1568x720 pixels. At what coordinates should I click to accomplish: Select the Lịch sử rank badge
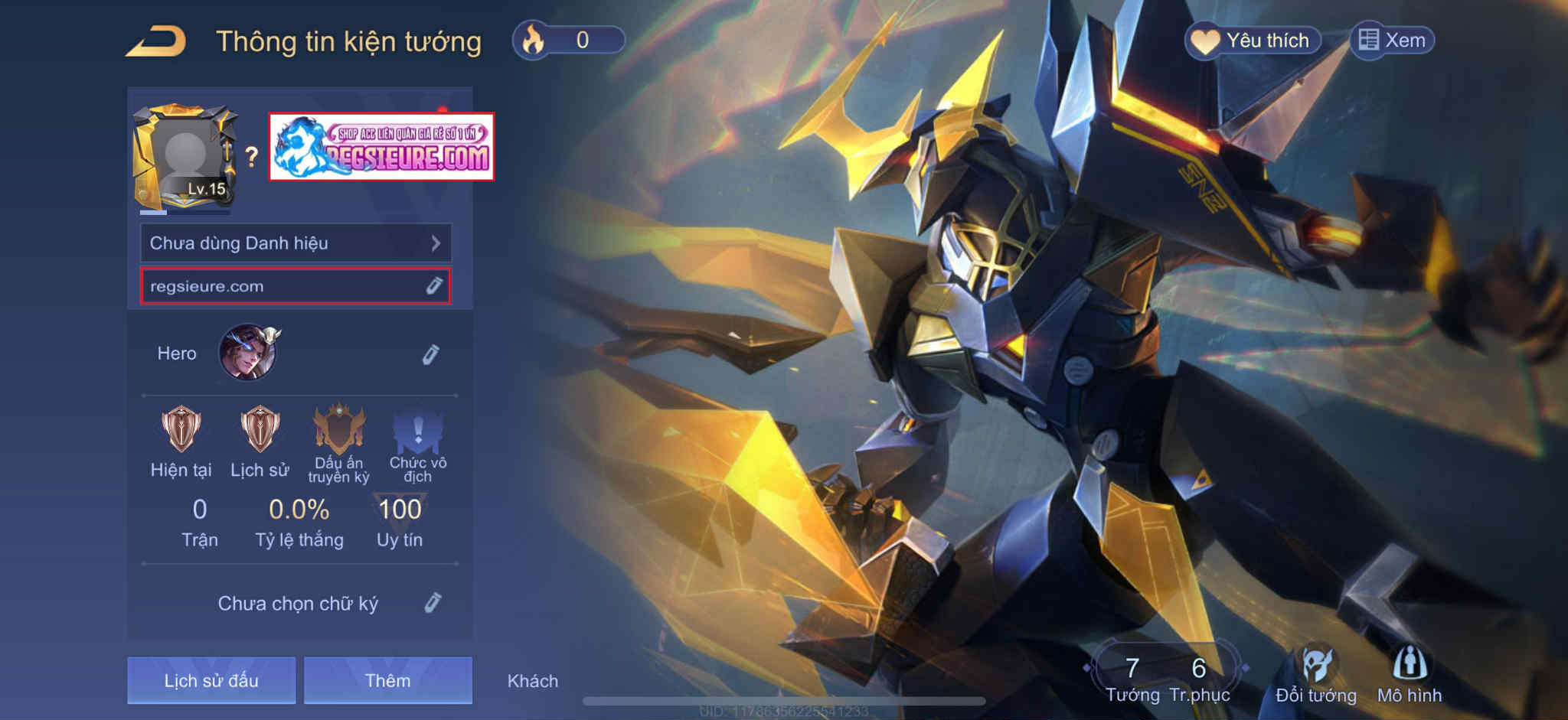pyautogui.click(x=260, y=429)
